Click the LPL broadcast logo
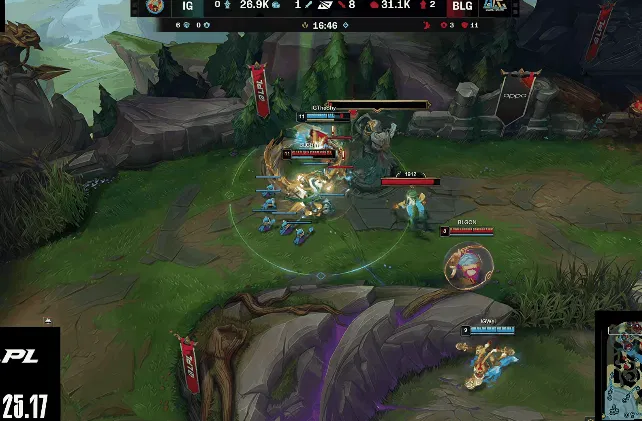 [20, 356]
